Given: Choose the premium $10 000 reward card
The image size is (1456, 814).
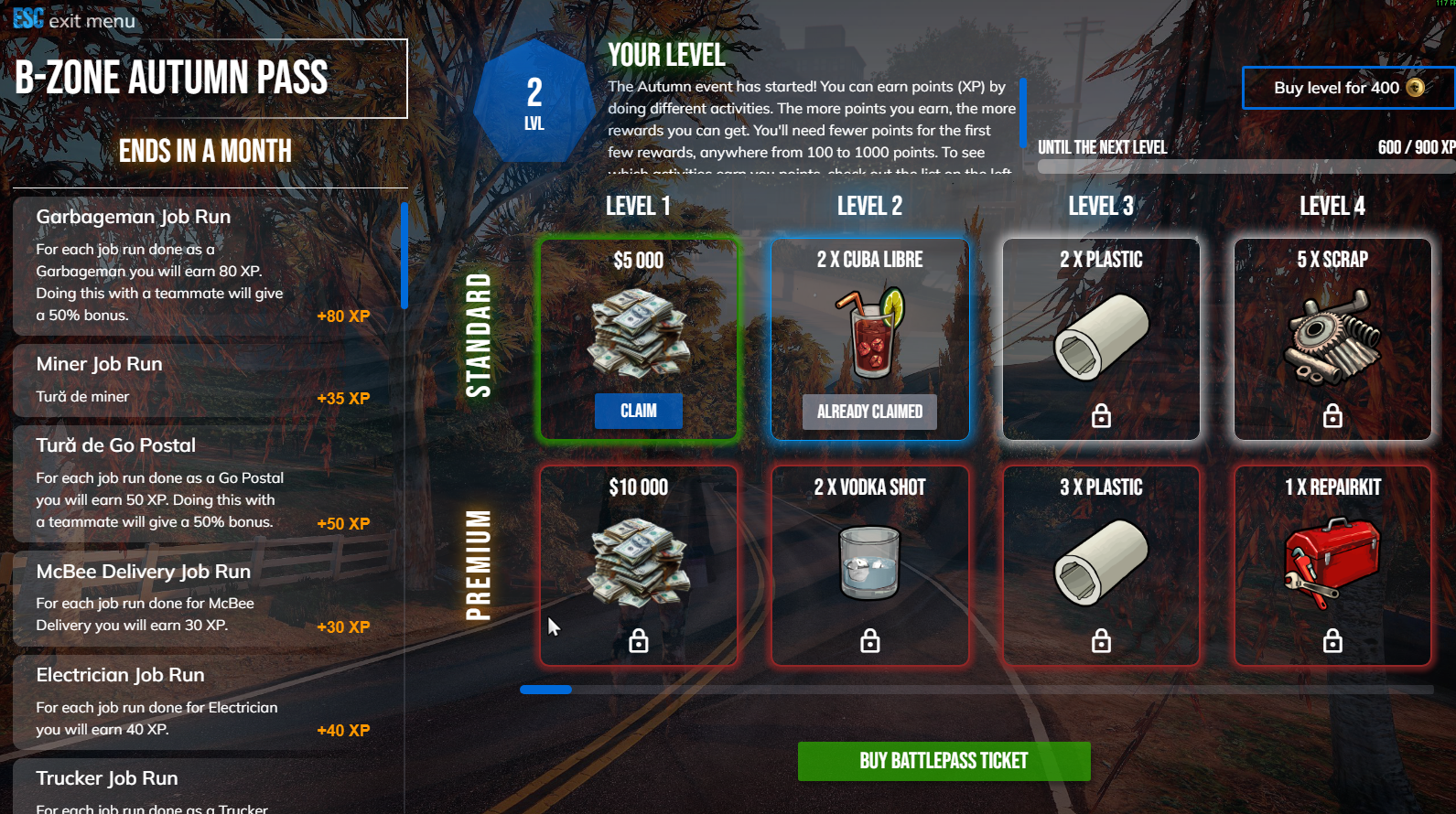Looking at the screenshot, I should [x=638, y=565].
